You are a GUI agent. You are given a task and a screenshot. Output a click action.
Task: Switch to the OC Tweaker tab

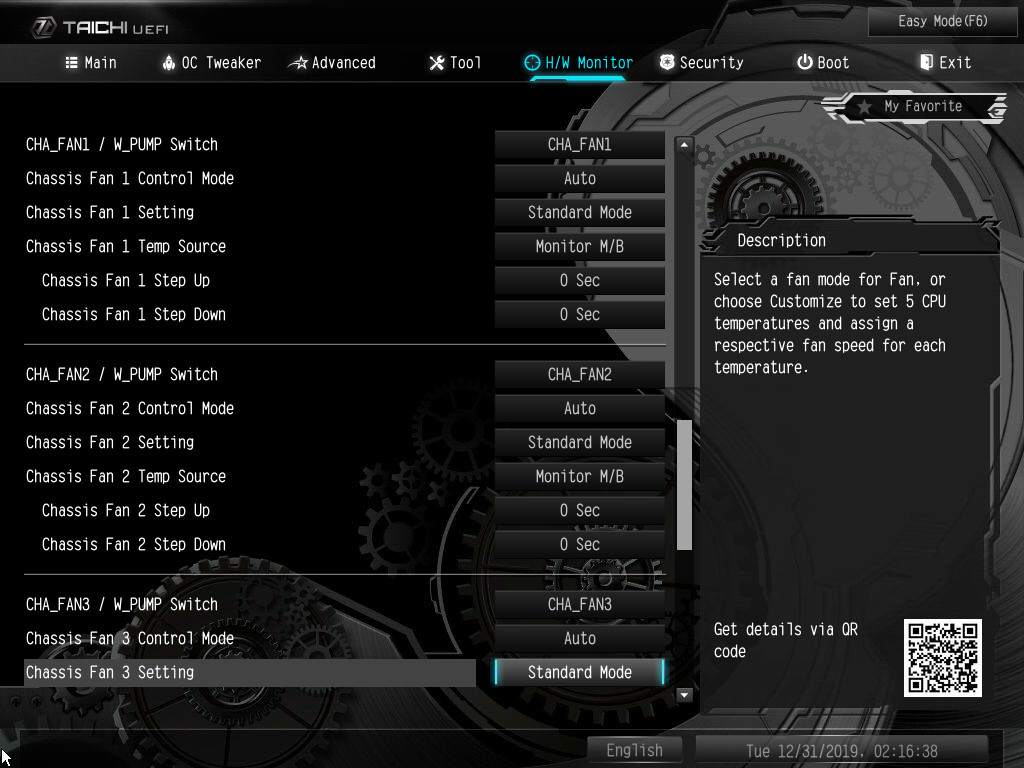tap(211, 62)
